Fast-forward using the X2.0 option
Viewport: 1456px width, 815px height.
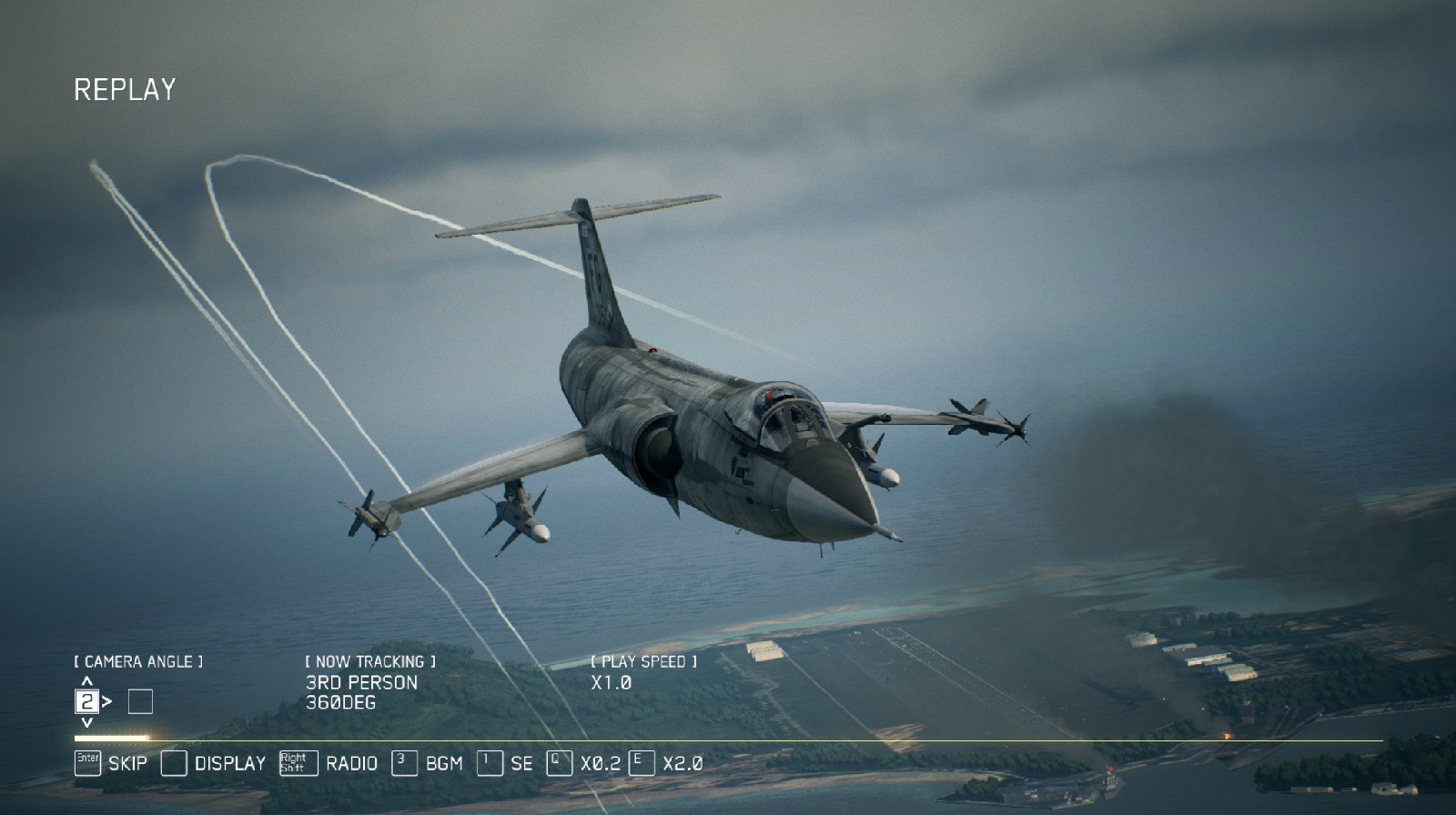tap(666, 763)
